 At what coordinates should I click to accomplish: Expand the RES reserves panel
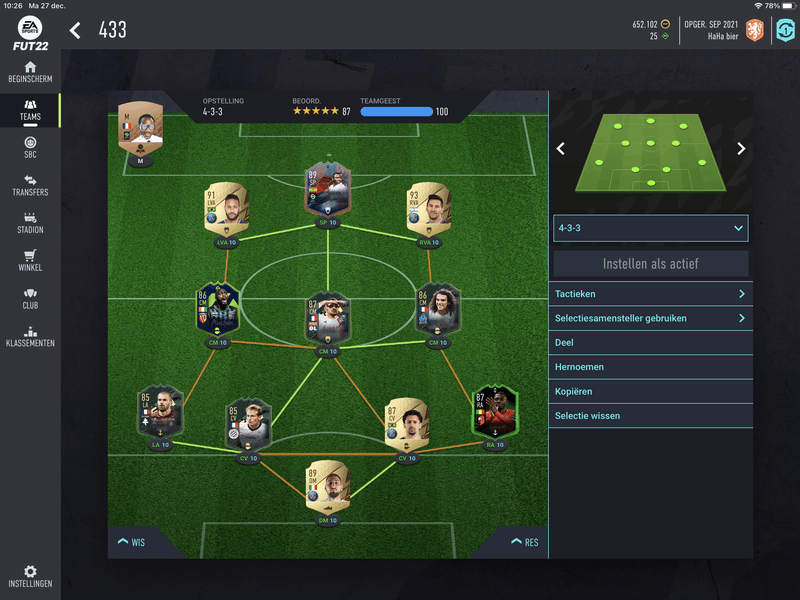[x=524, y=542]
